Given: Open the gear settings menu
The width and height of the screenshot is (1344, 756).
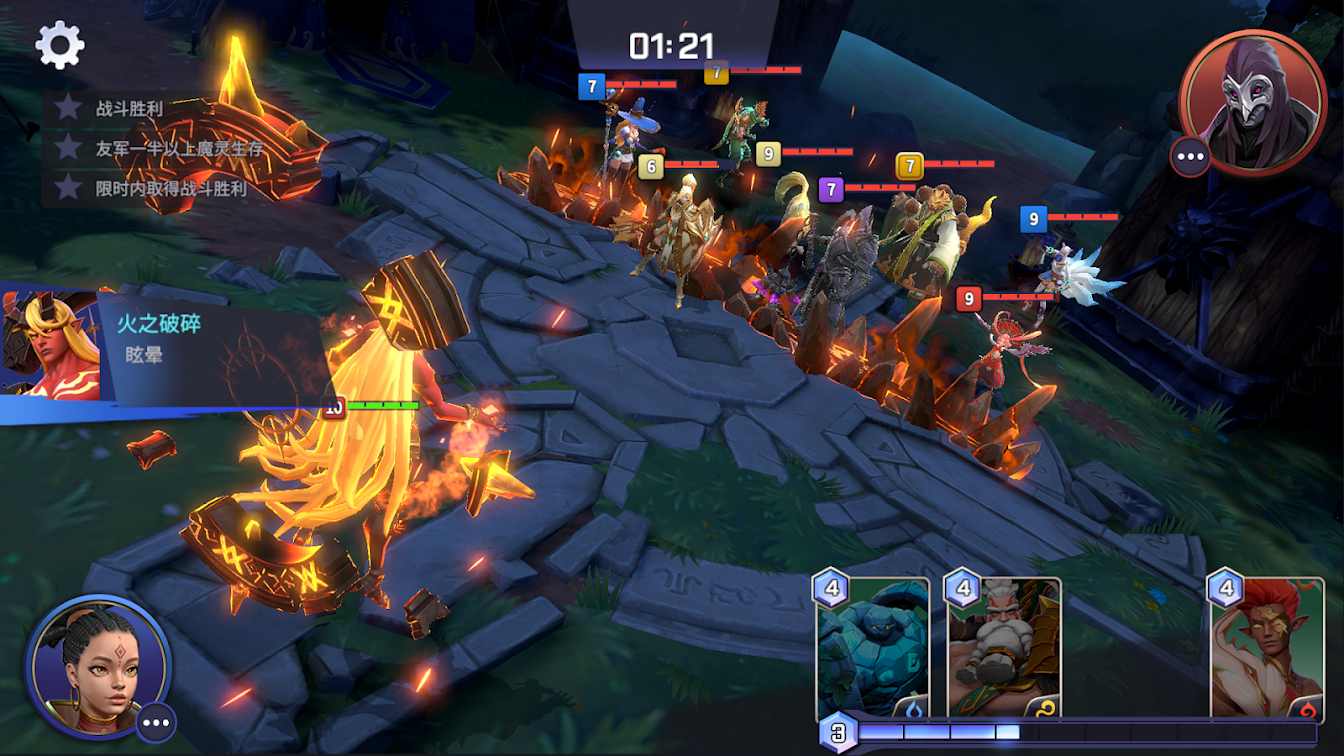Looking at the screenshot, I should [60, 45].
